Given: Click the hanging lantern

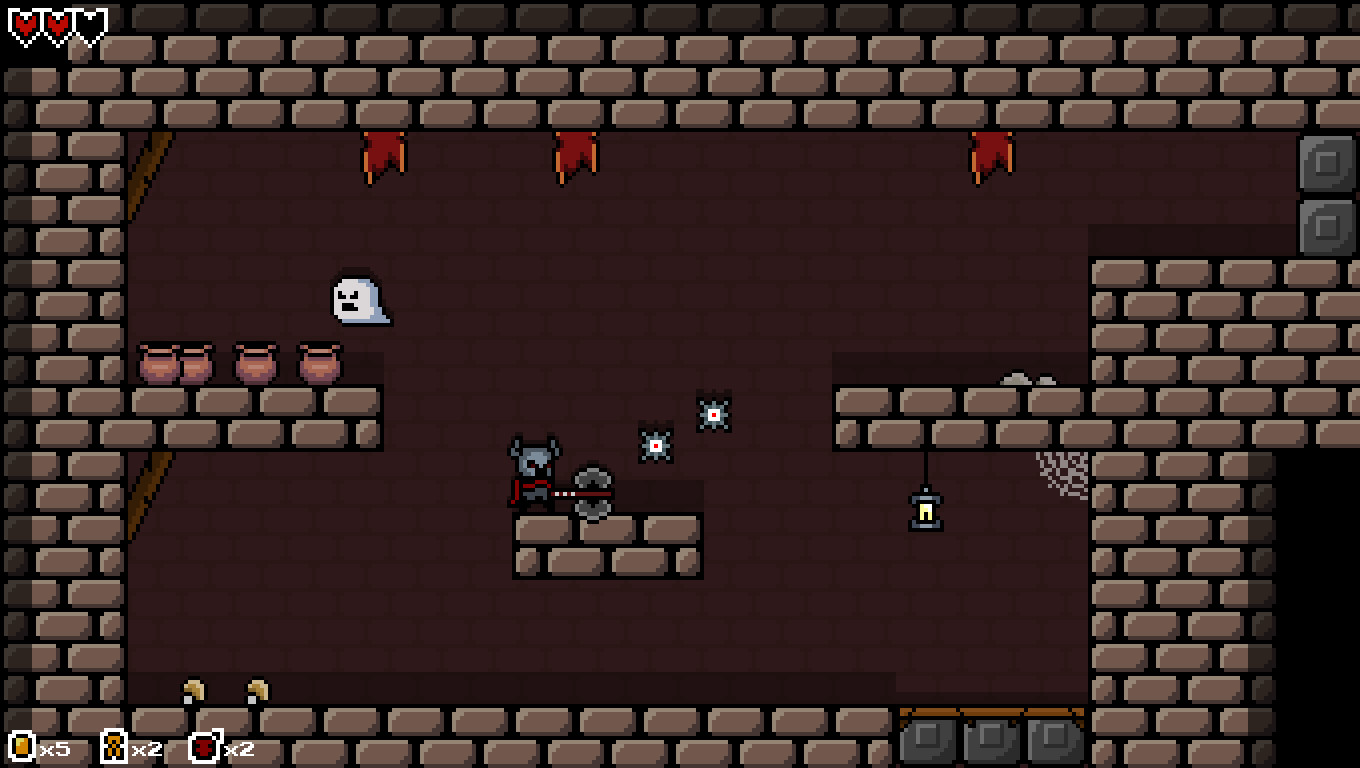Looking at the screenshot, I should [925, 509].
